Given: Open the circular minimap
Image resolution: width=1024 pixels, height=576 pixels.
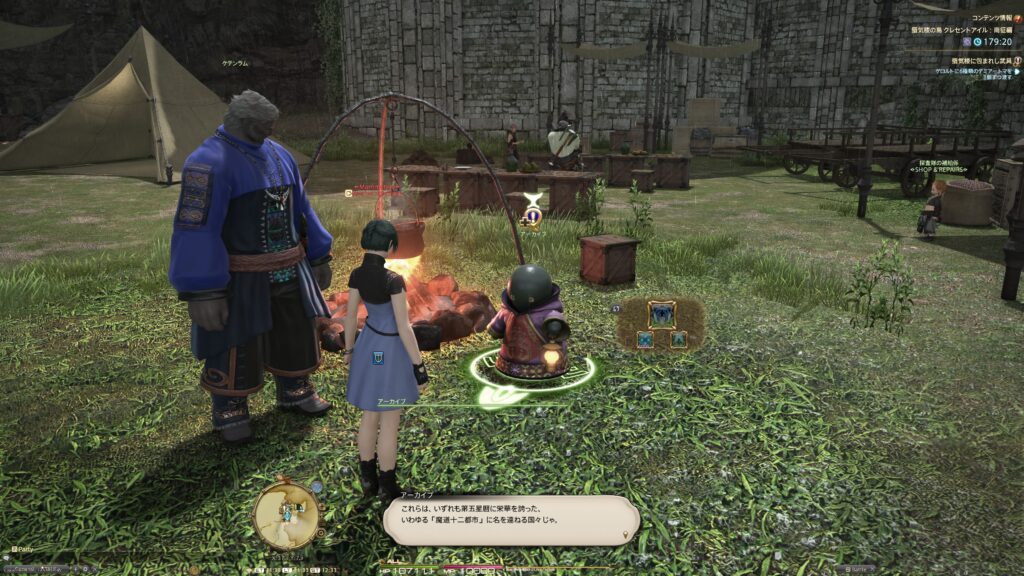Looking at the screenshot, I should point(287,514).
